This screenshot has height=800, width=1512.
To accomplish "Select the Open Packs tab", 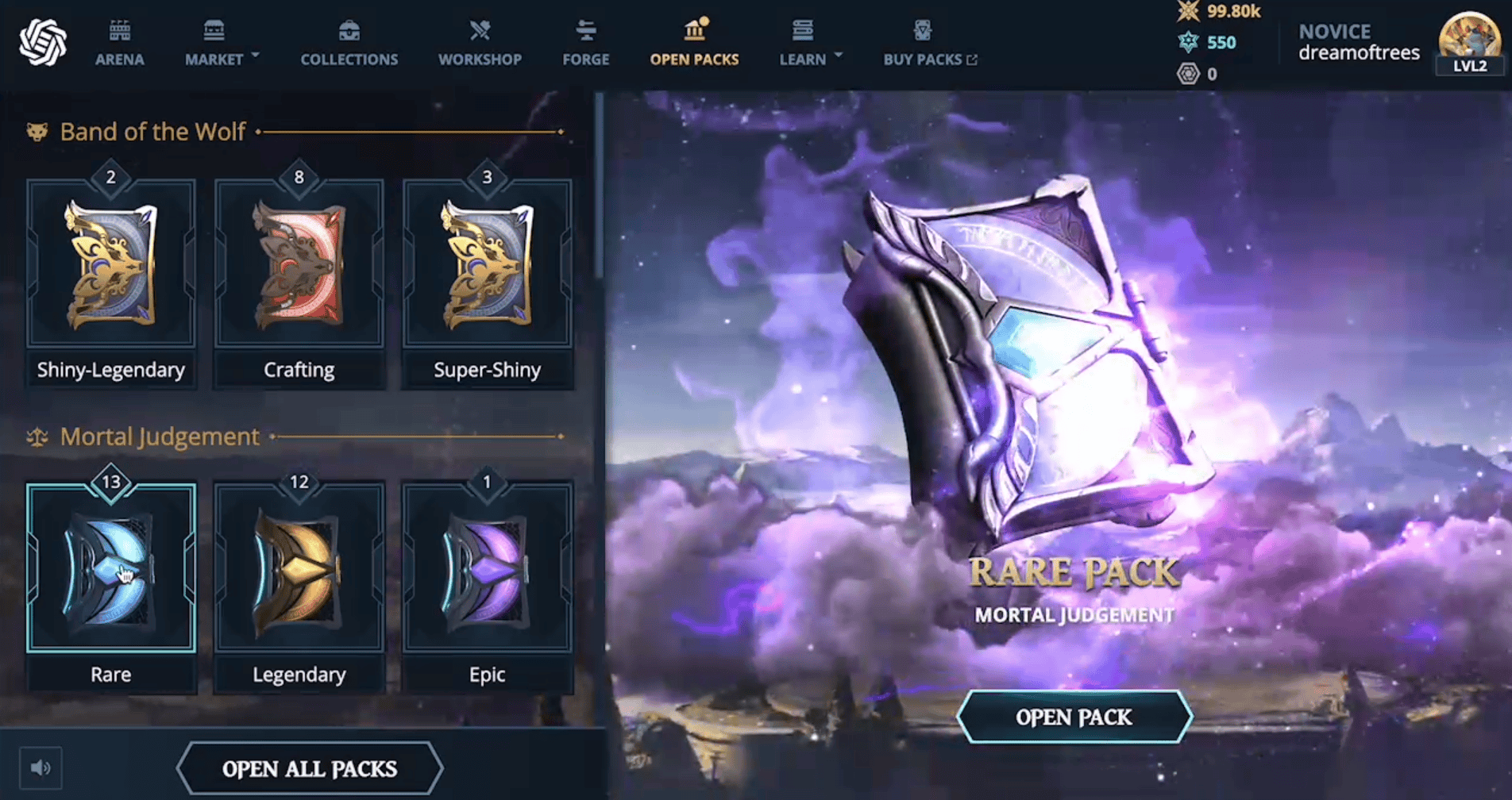I will (x=694, y=44).
